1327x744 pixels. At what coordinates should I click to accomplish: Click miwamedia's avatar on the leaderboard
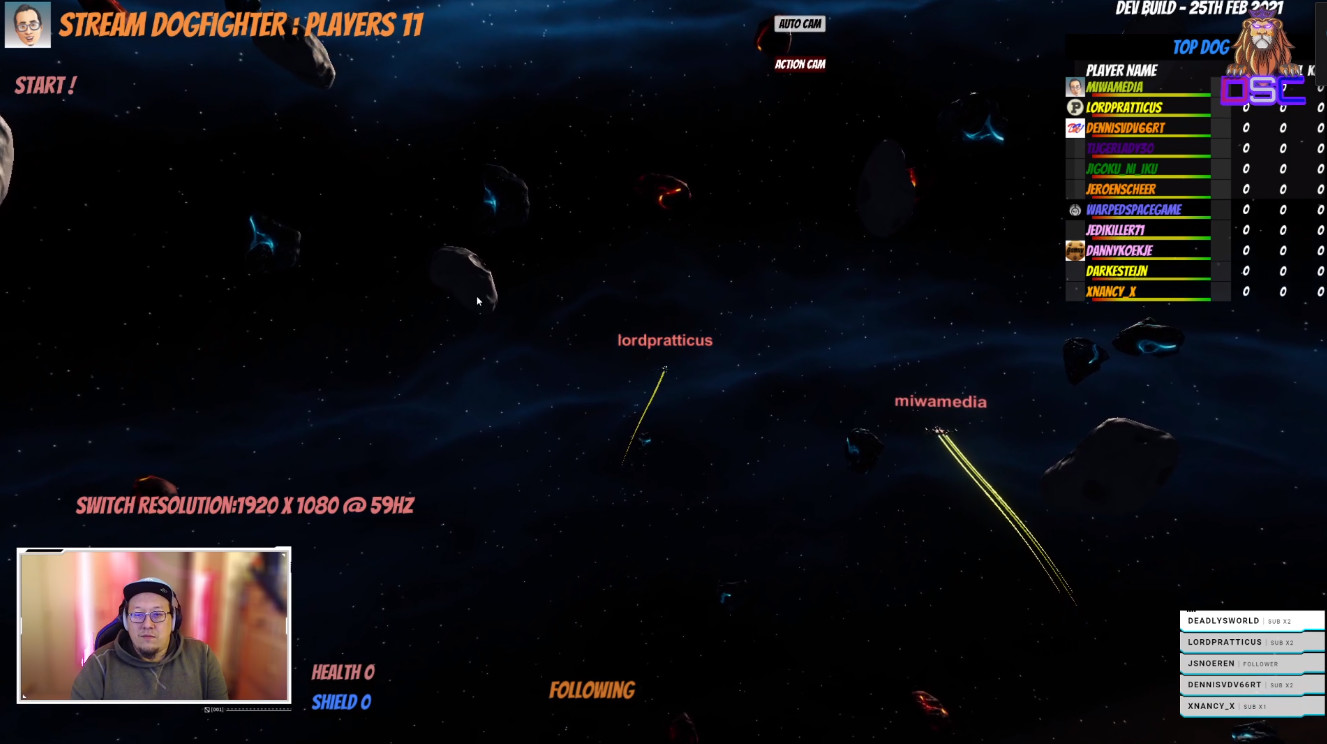click(x=1072, y=88)
